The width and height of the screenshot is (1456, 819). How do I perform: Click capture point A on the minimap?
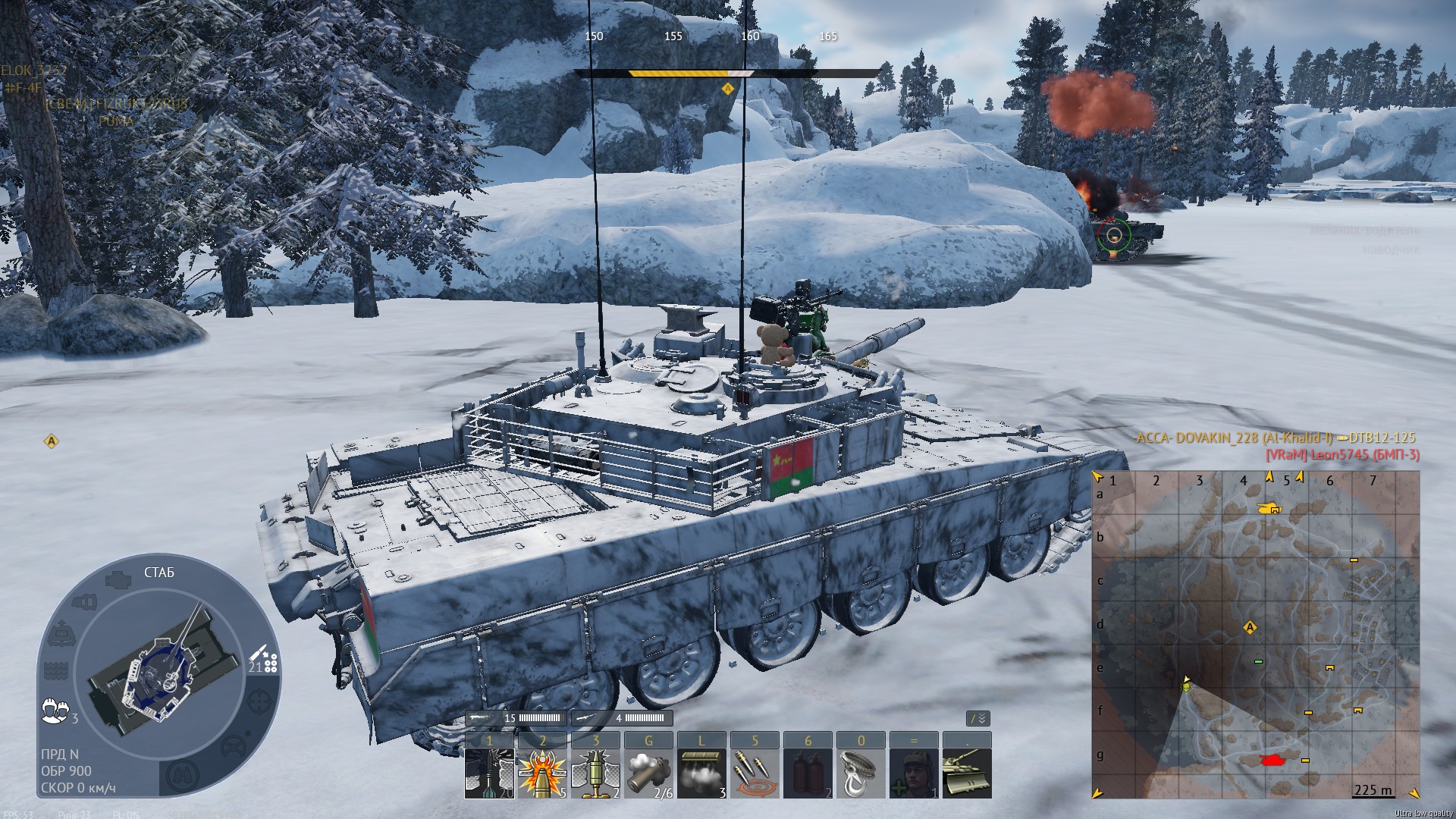click(1250, 628)
